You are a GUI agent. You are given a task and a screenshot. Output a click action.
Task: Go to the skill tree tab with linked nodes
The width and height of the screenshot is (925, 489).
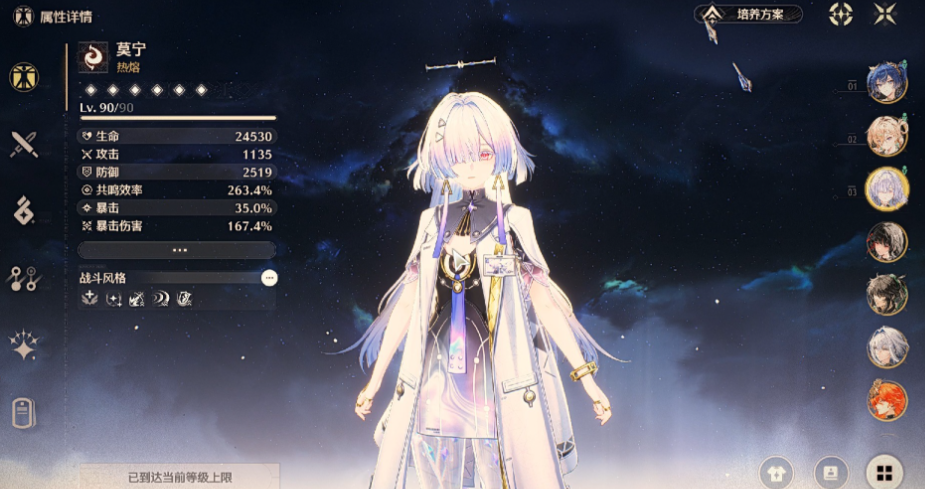(x=24, y=278)
